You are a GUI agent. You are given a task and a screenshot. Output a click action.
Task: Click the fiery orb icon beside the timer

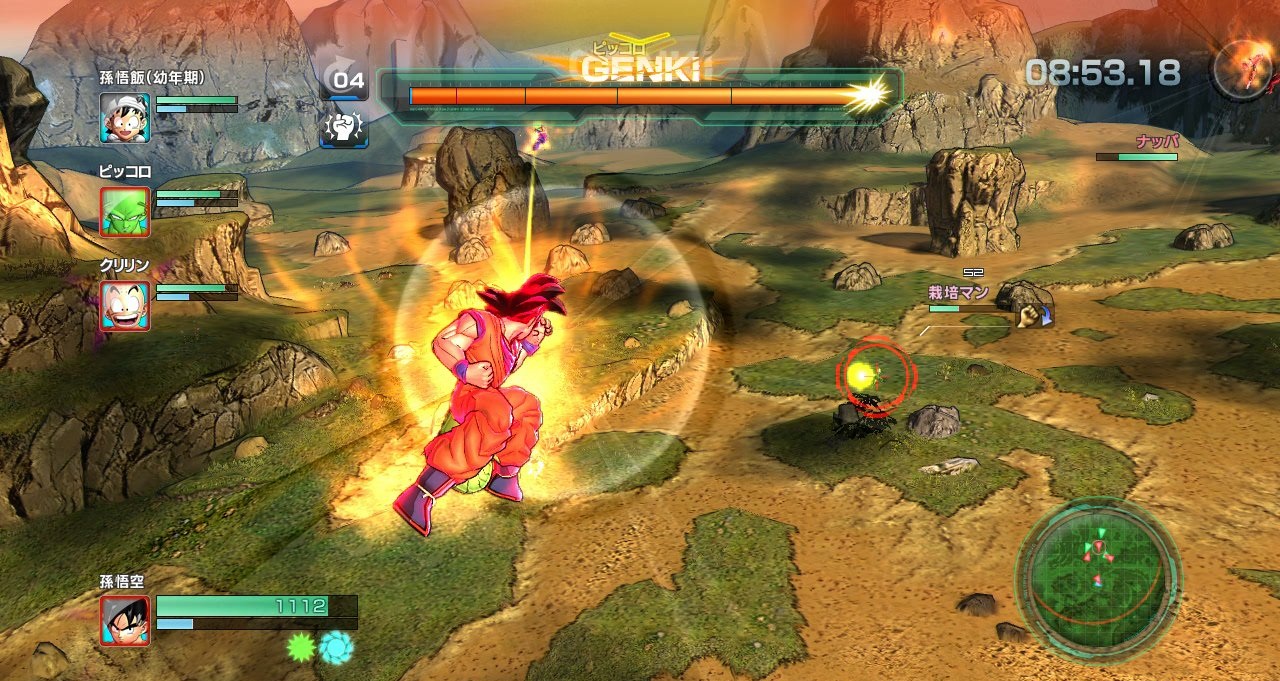(x=1243, y=69)
